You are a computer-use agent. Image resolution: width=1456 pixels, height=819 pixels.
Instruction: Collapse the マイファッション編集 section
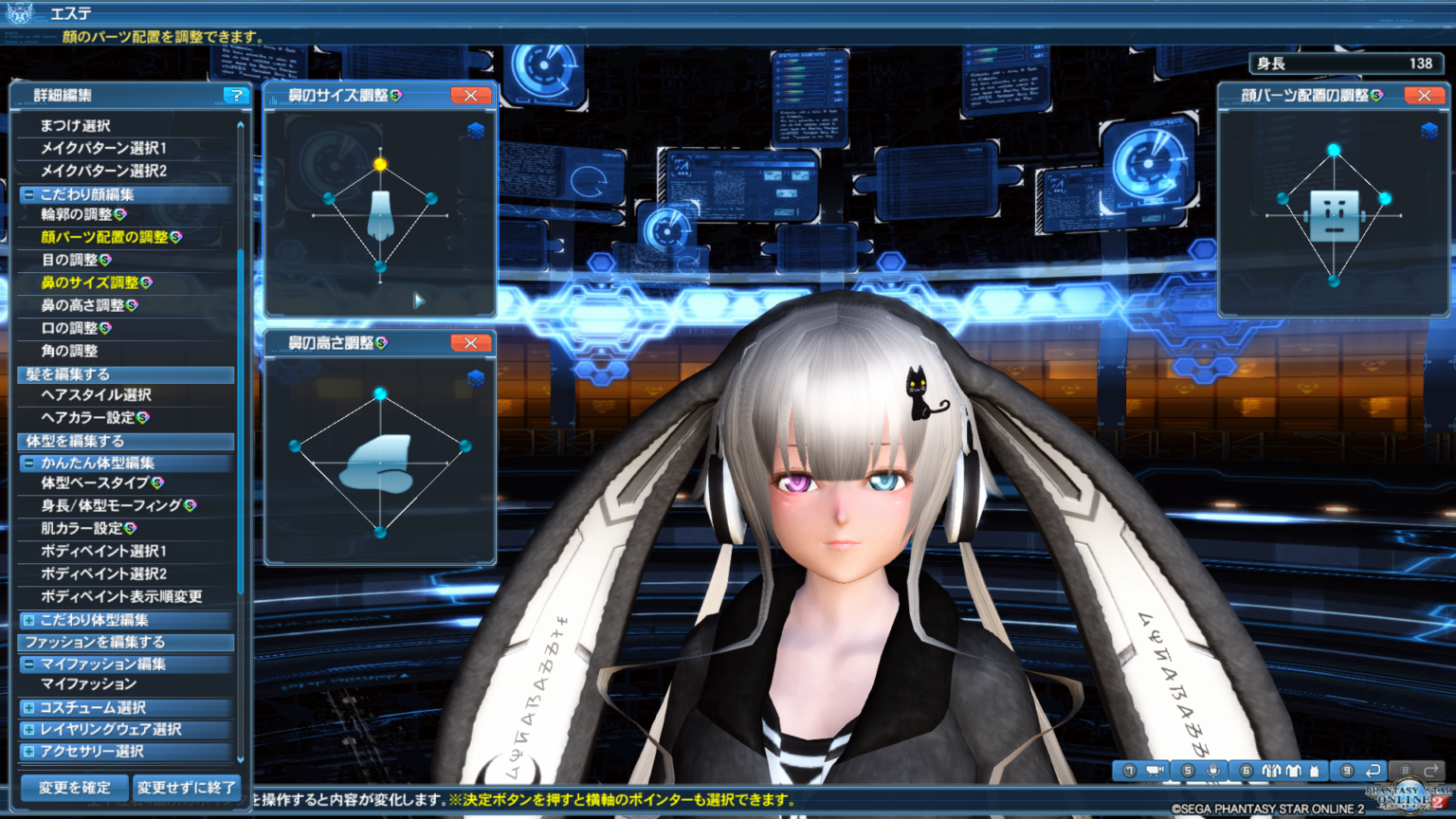tap(28, 664)
